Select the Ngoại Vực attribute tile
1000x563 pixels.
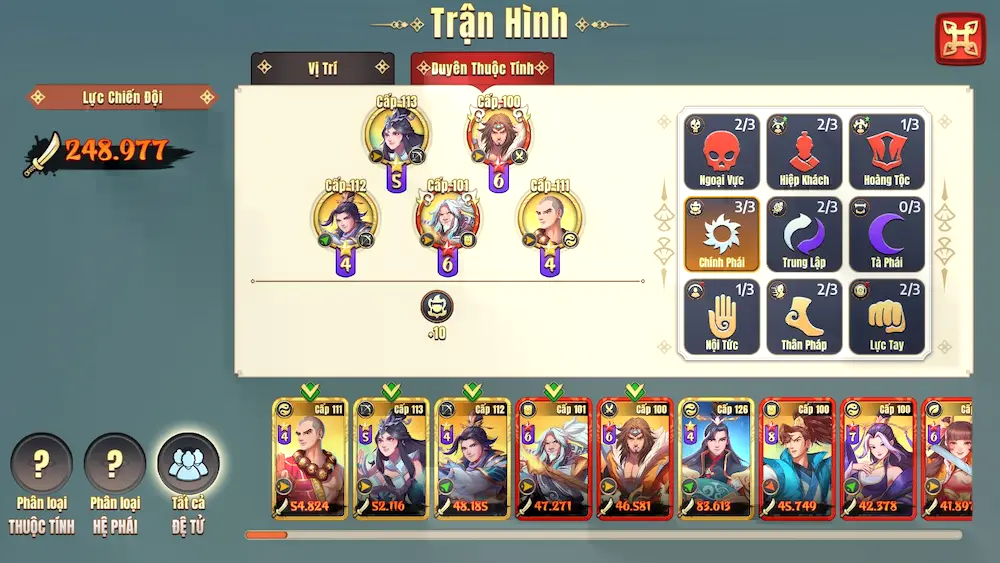coord(722,153)
